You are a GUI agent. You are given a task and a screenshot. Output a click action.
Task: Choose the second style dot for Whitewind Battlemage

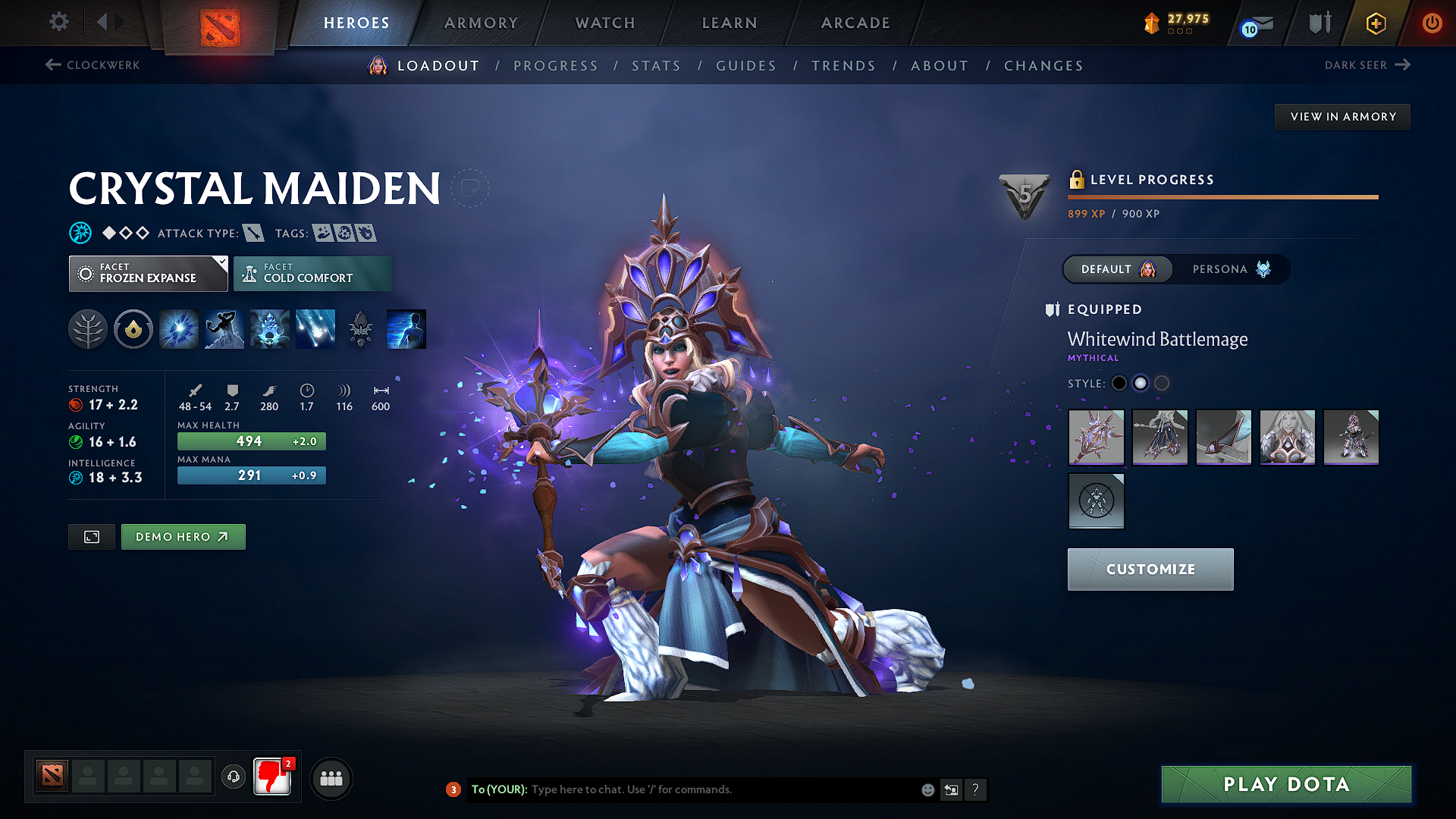coord(1140,383)
